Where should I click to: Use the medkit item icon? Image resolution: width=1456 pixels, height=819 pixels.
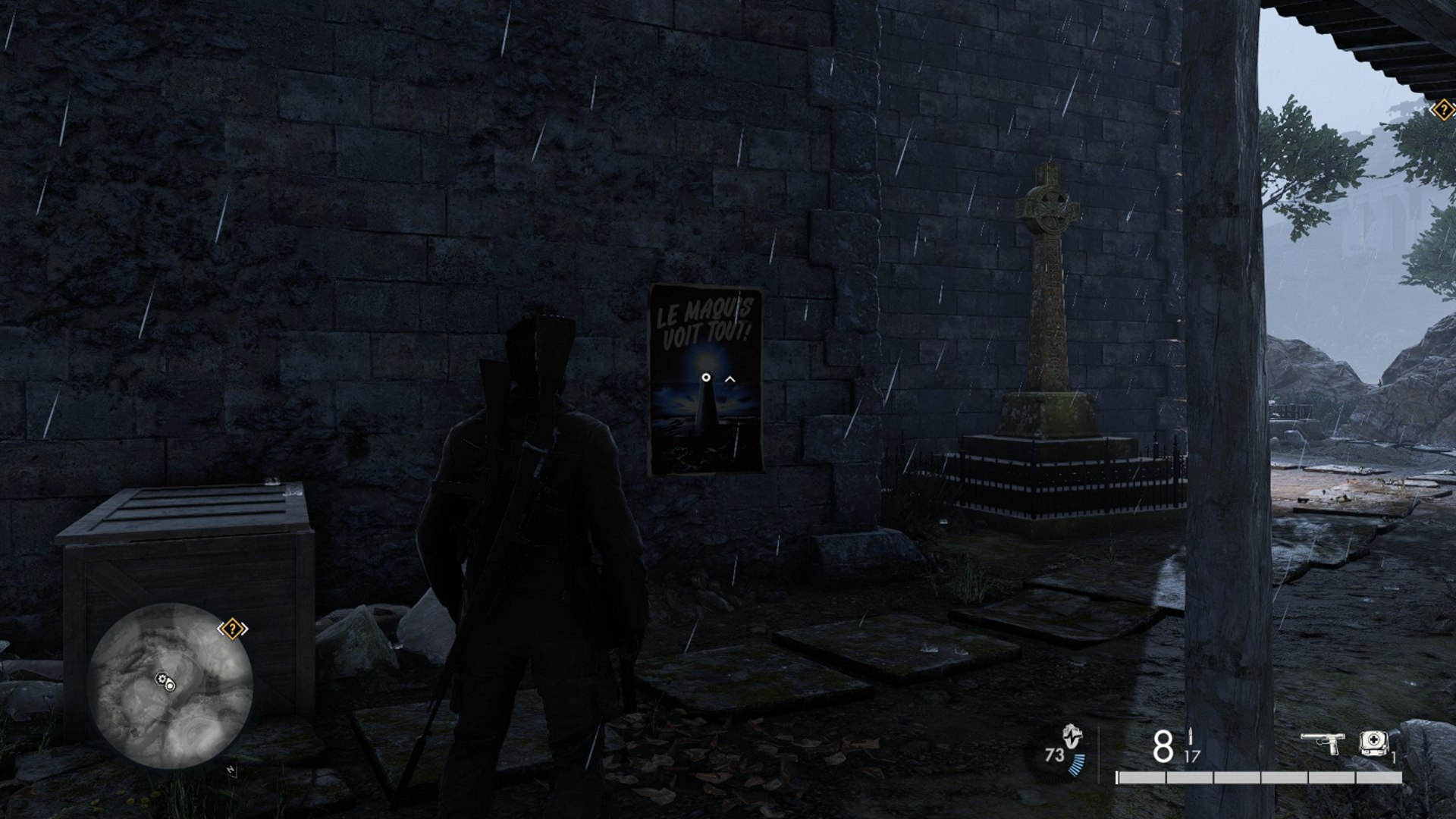click(1373, 742)
